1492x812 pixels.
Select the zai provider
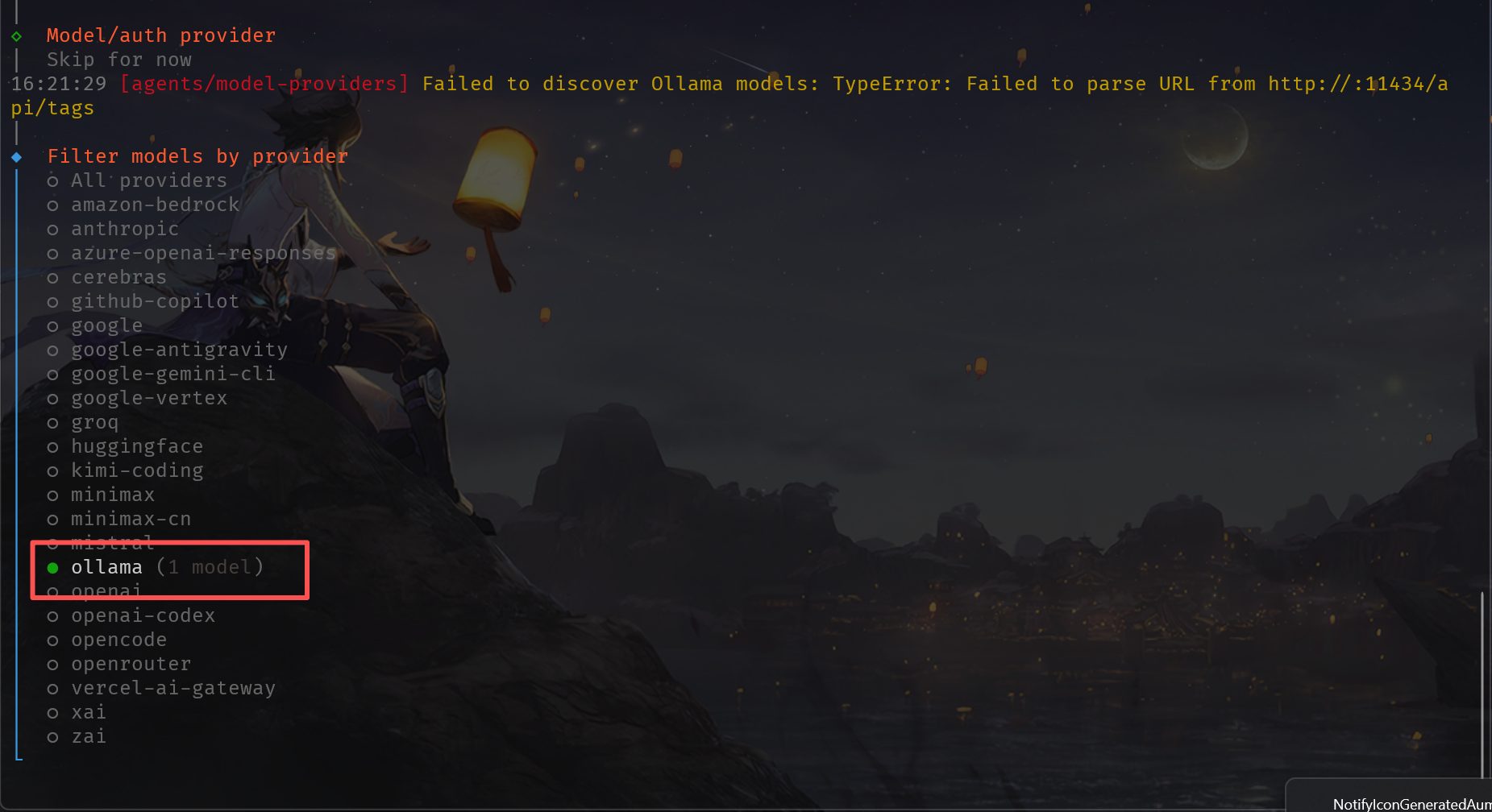(89, 736)
